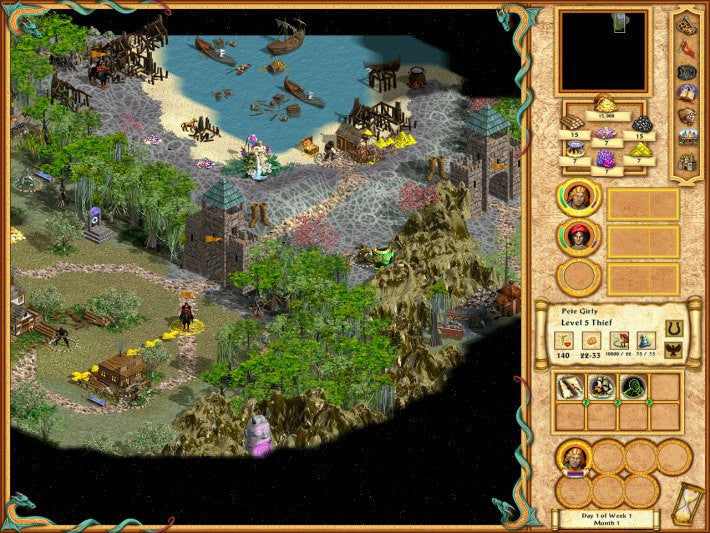Click the eagle morale icon
Screen dimensions: 710x533
(673, 349)
